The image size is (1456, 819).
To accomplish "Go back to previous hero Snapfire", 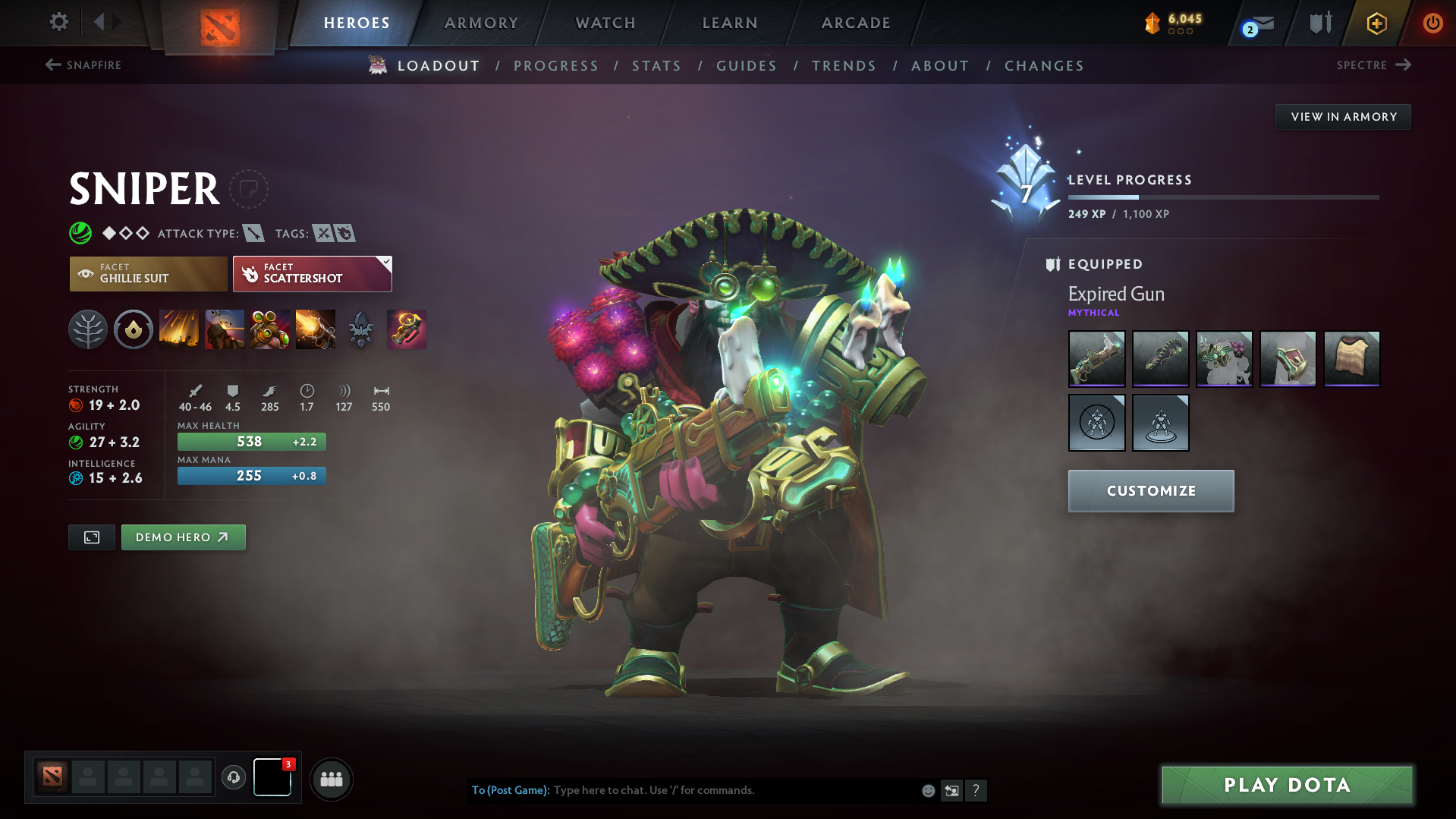I will pos(83,65).
